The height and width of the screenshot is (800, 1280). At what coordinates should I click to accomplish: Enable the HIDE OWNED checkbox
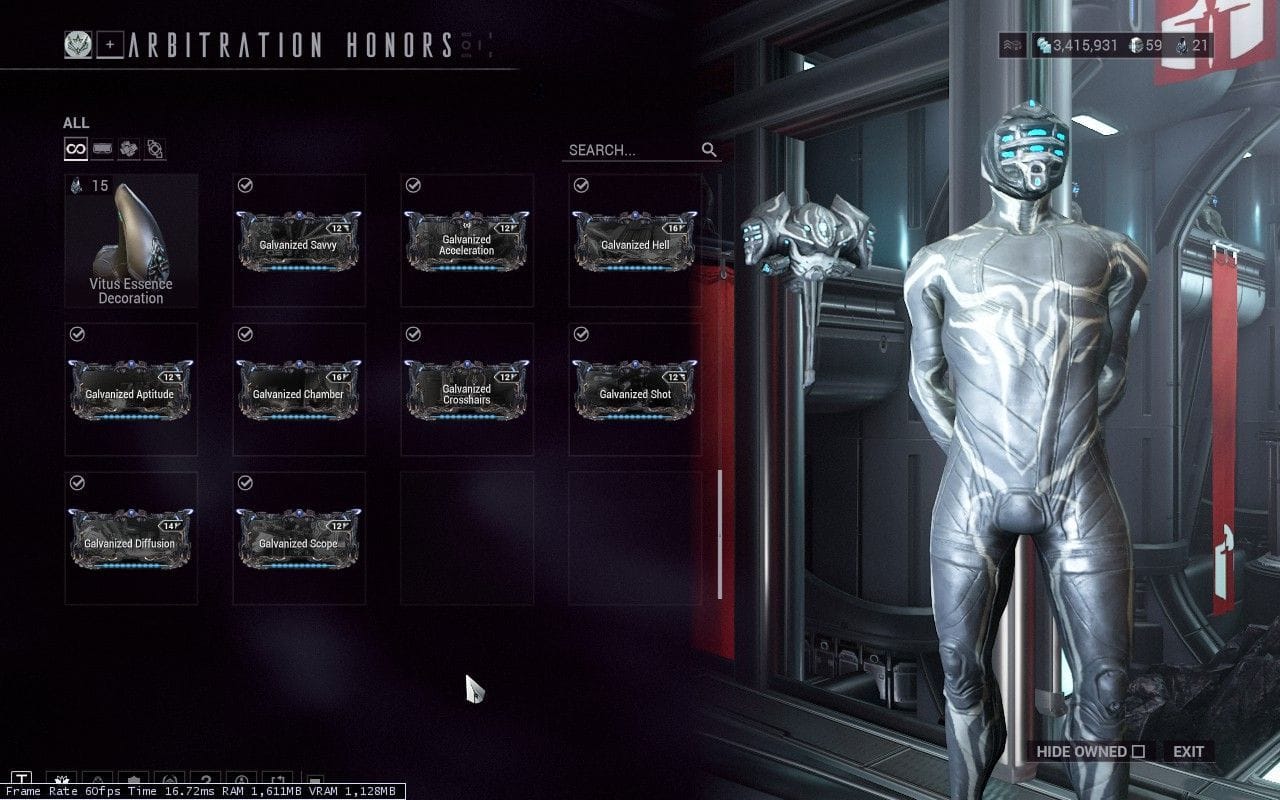tap(1136, 751)
